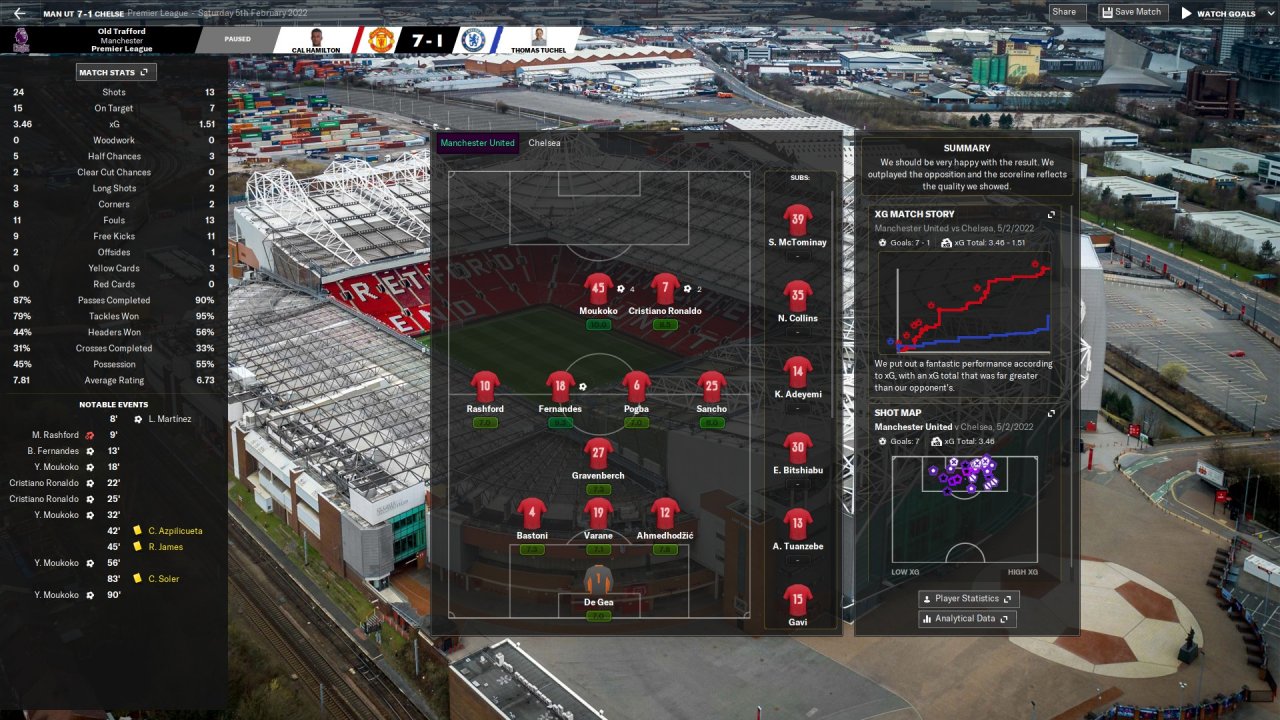This screenshot has width=1280, height=720.
Task: Click Rashford's shirt on the pitch
Action: click(x=485, y=387)
